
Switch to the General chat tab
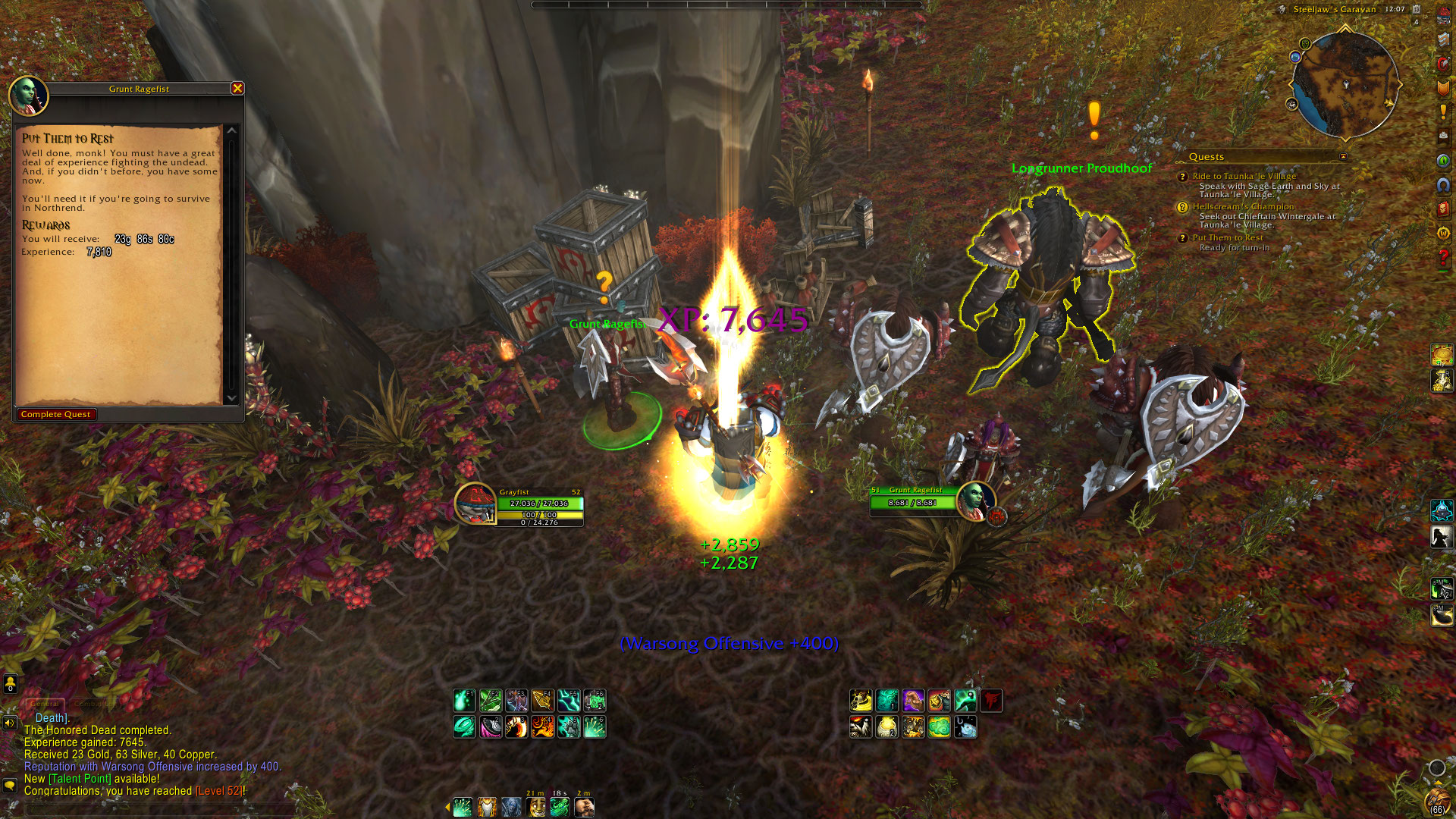[45, 704]
